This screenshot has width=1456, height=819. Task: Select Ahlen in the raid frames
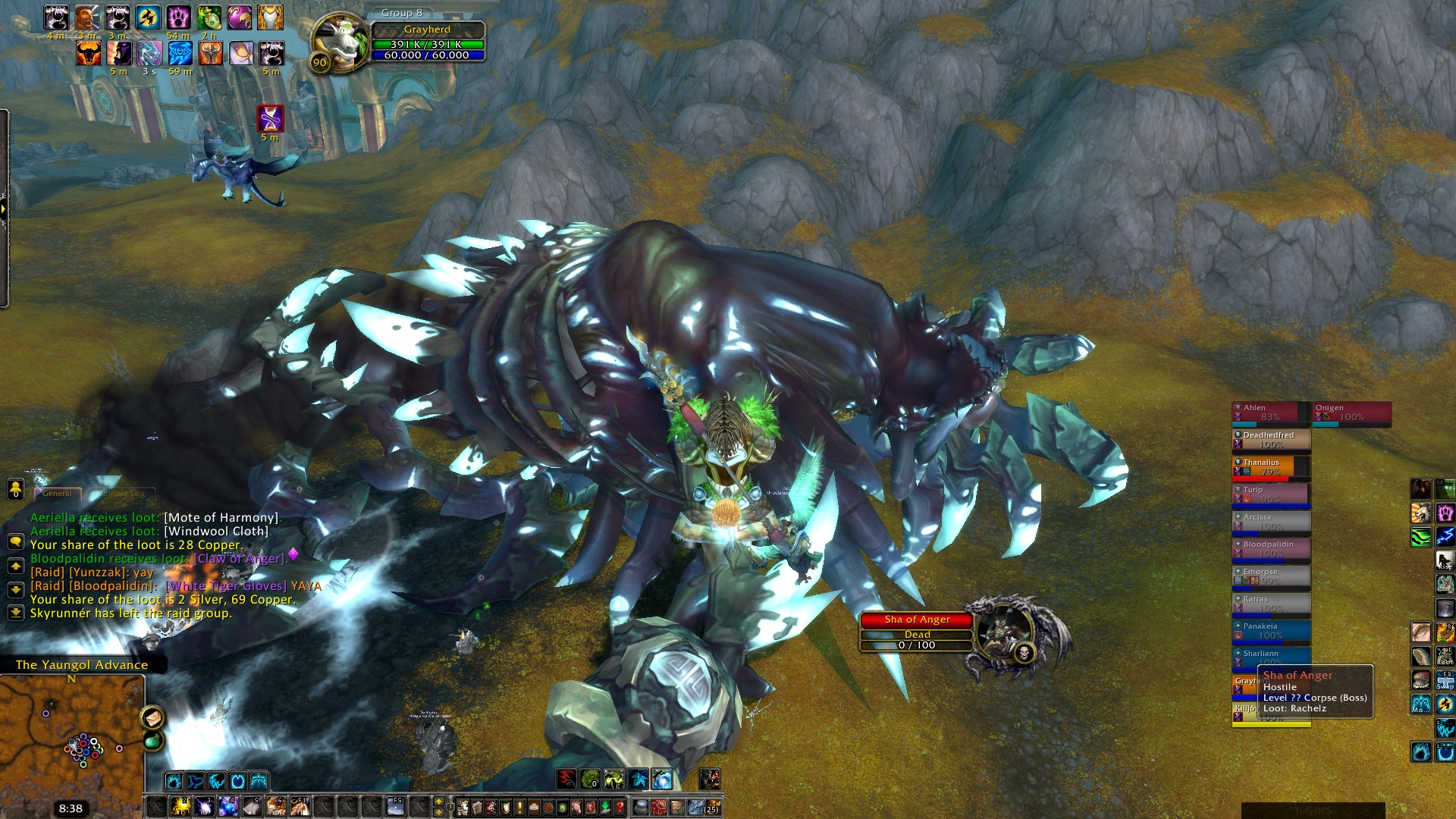tap(1270, 413)
